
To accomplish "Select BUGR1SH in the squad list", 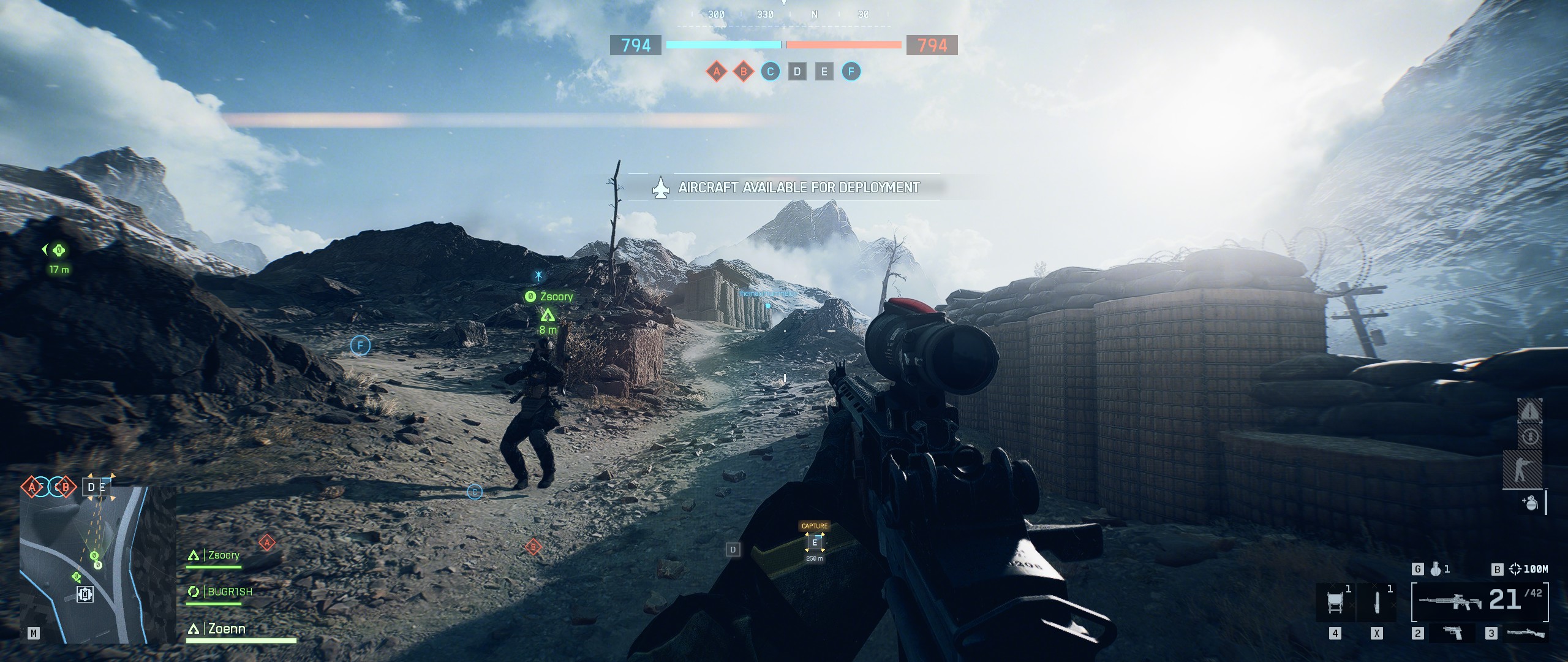I will 229,592.
